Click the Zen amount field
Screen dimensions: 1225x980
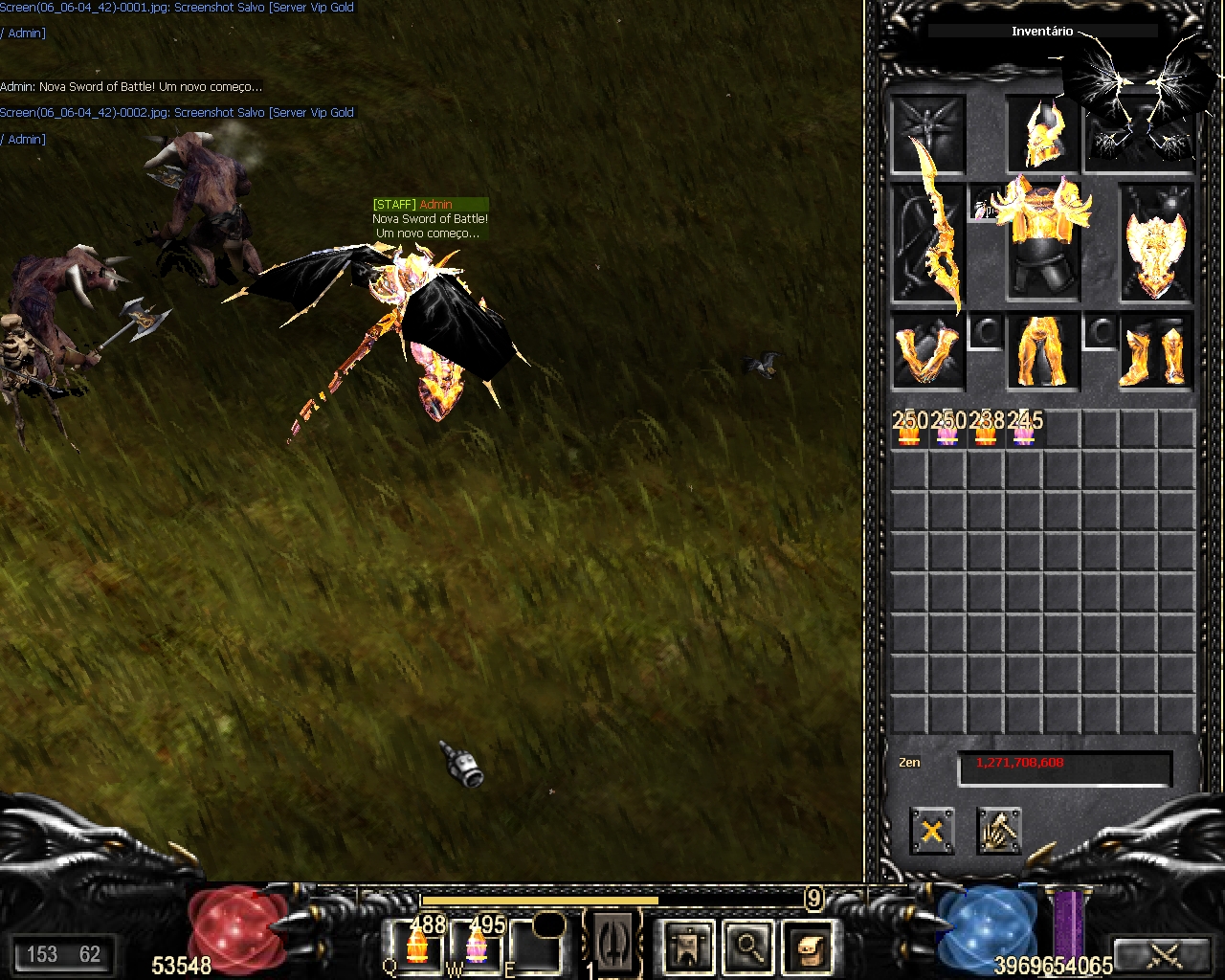(1064, 768)
